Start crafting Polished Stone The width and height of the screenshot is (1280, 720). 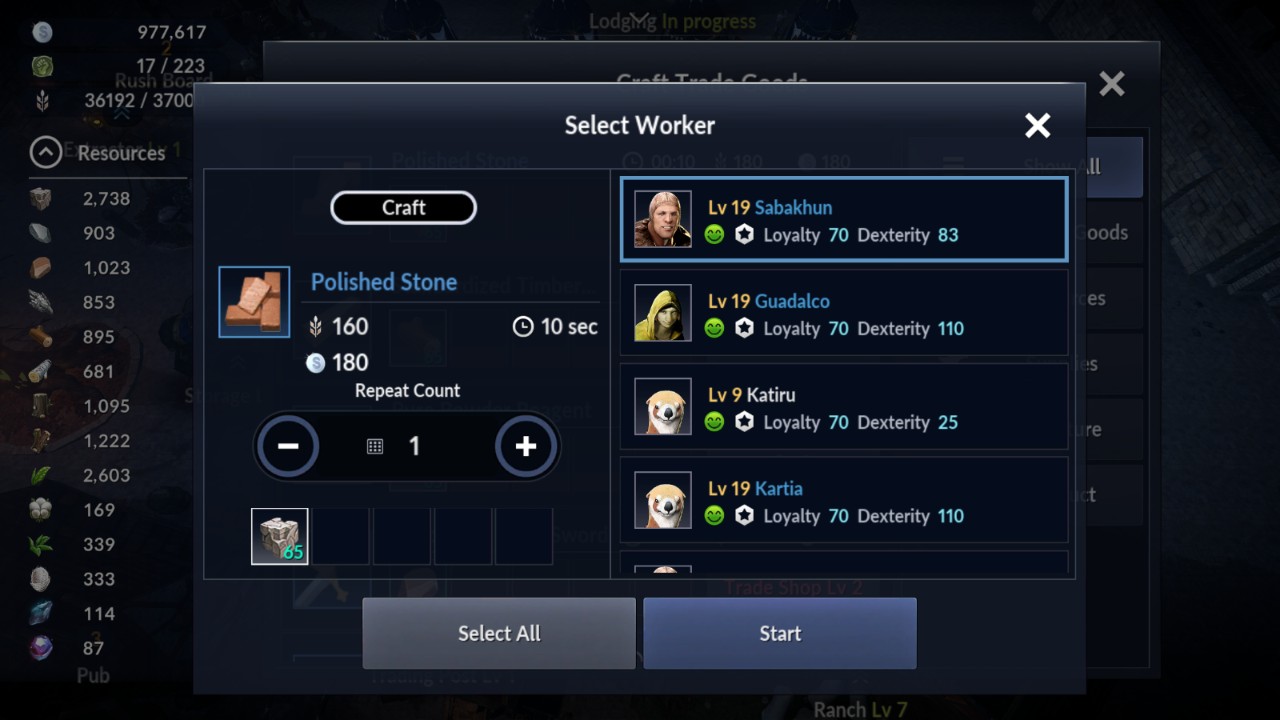780,633
